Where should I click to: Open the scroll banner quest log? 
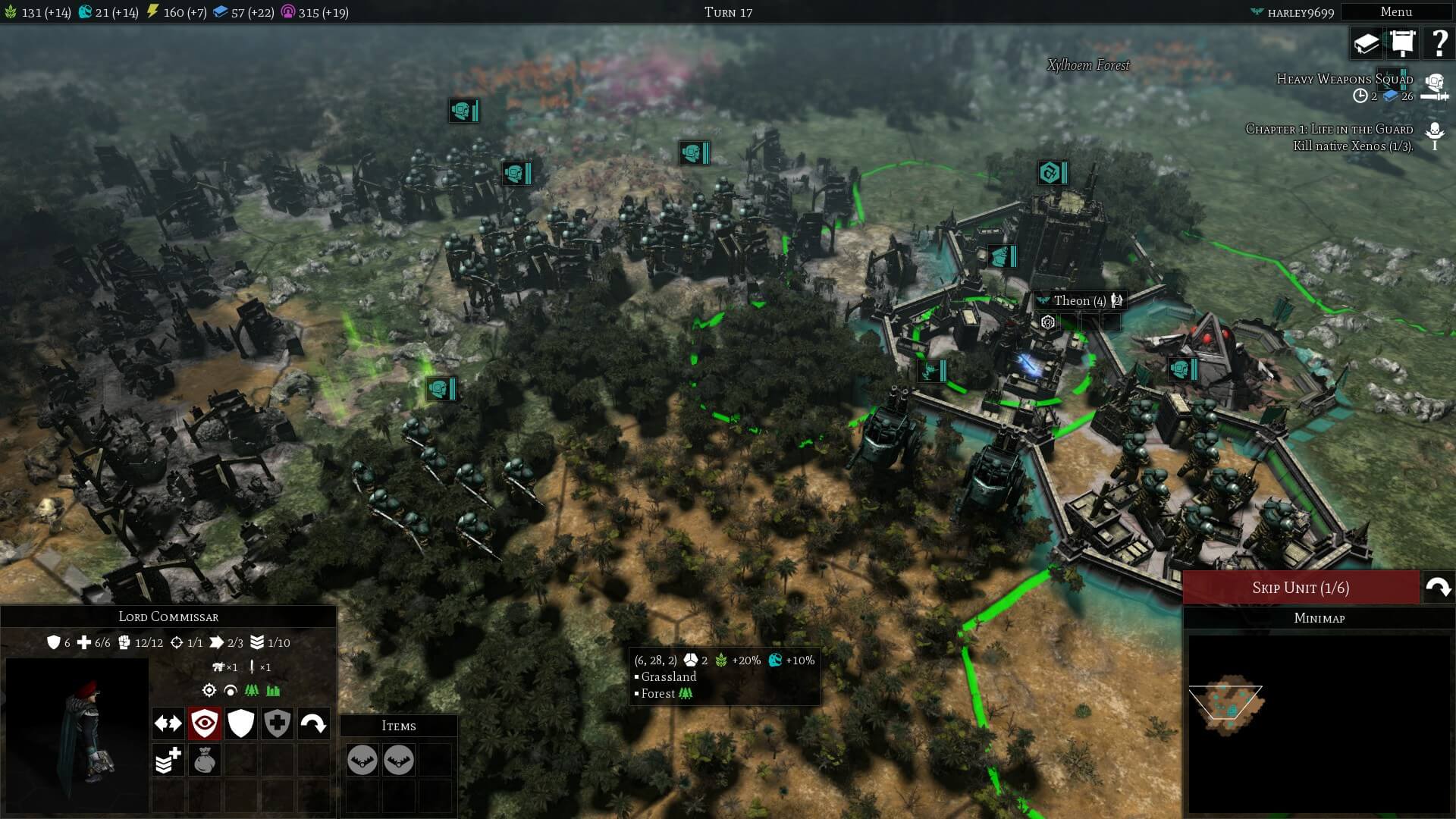pos(1403,43)
